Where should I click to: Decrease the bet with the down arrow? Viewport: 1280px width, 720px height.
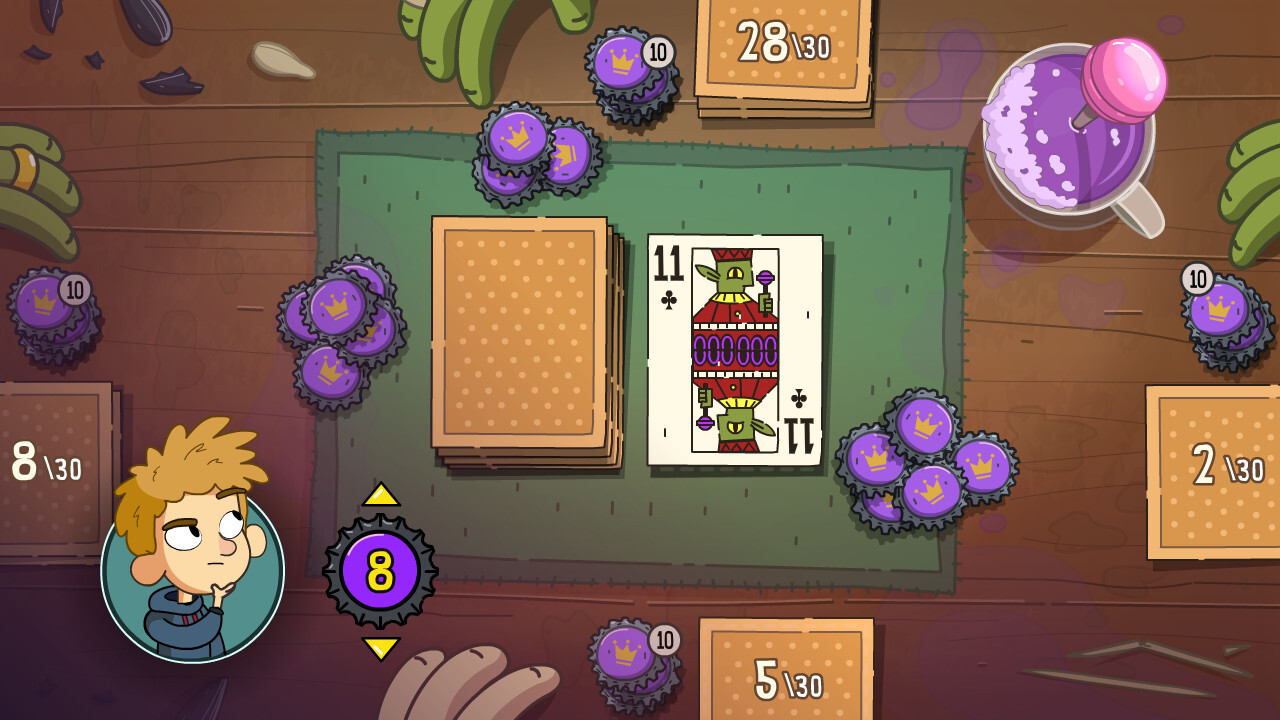coord(382,648)
